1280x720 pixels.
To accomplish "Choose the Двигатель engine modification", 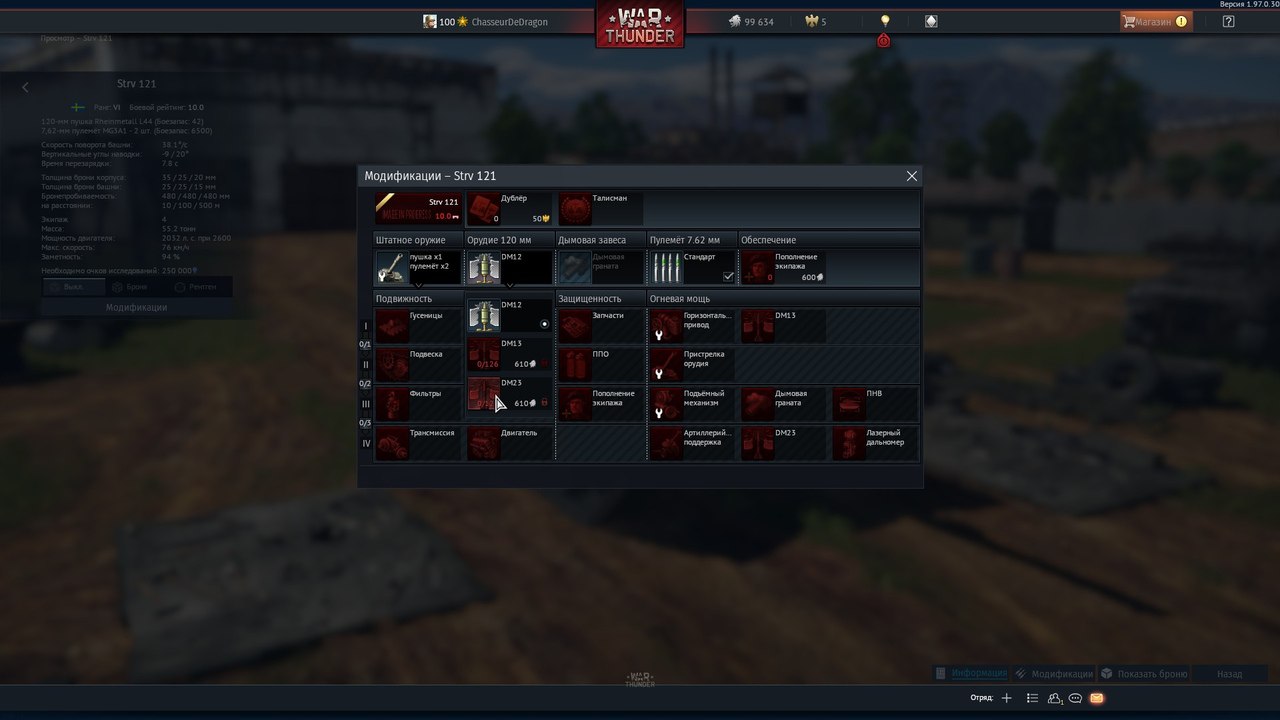I will (x=509, y=443).
